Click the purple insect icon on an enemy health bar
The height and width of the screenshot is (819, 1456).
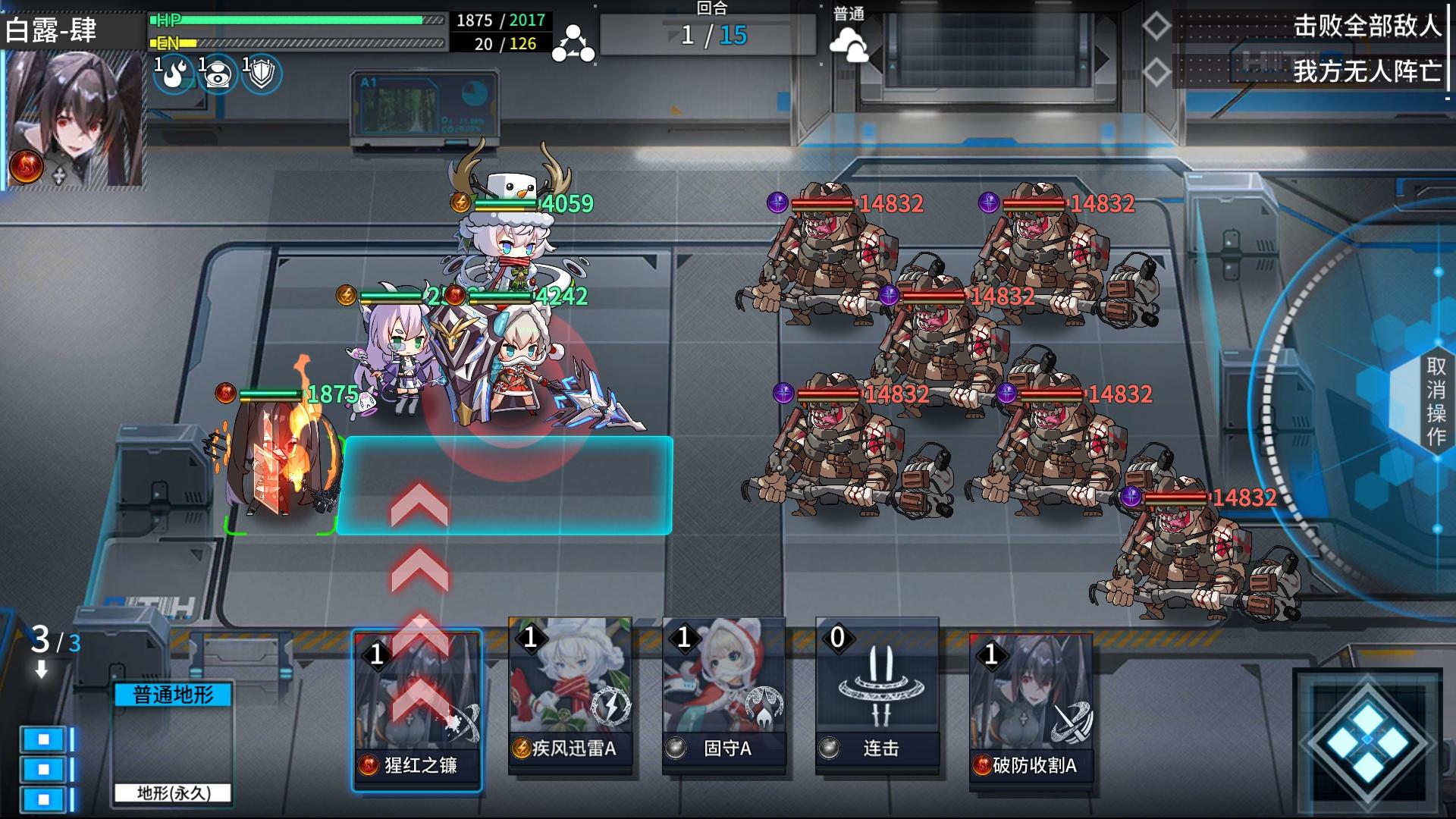coord(777,202)
